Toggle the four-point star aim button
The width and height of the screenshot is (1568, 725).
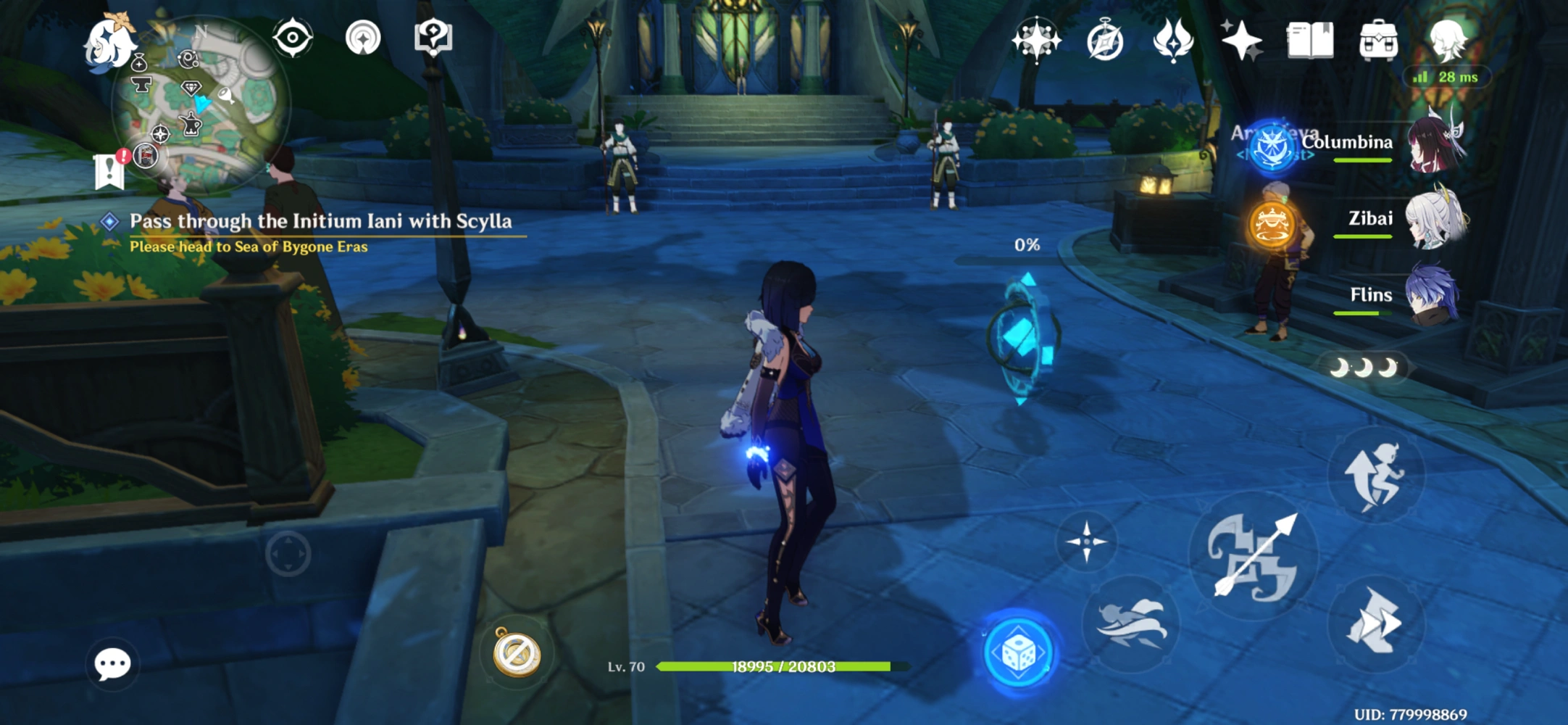pos(1086,541)
